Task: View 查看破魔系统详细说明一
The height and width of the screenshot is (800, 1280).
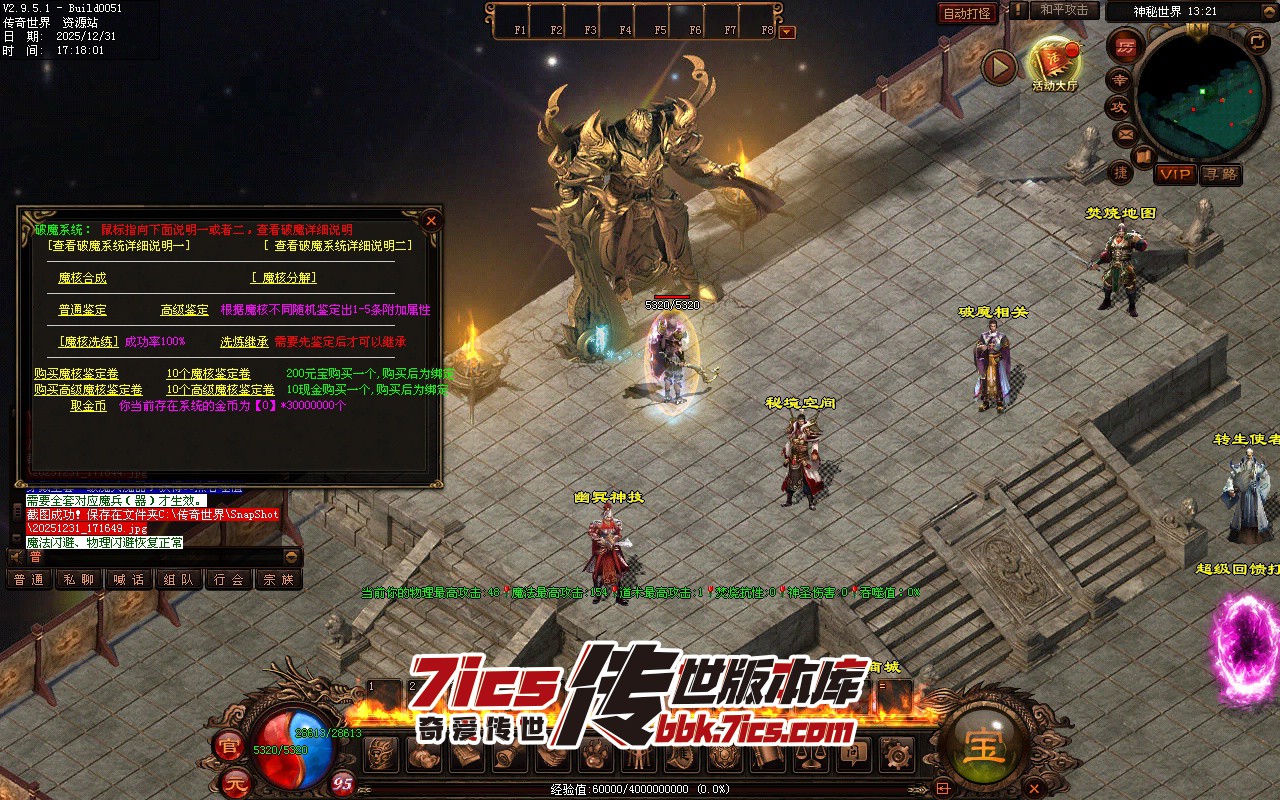Action: [118, 245]
